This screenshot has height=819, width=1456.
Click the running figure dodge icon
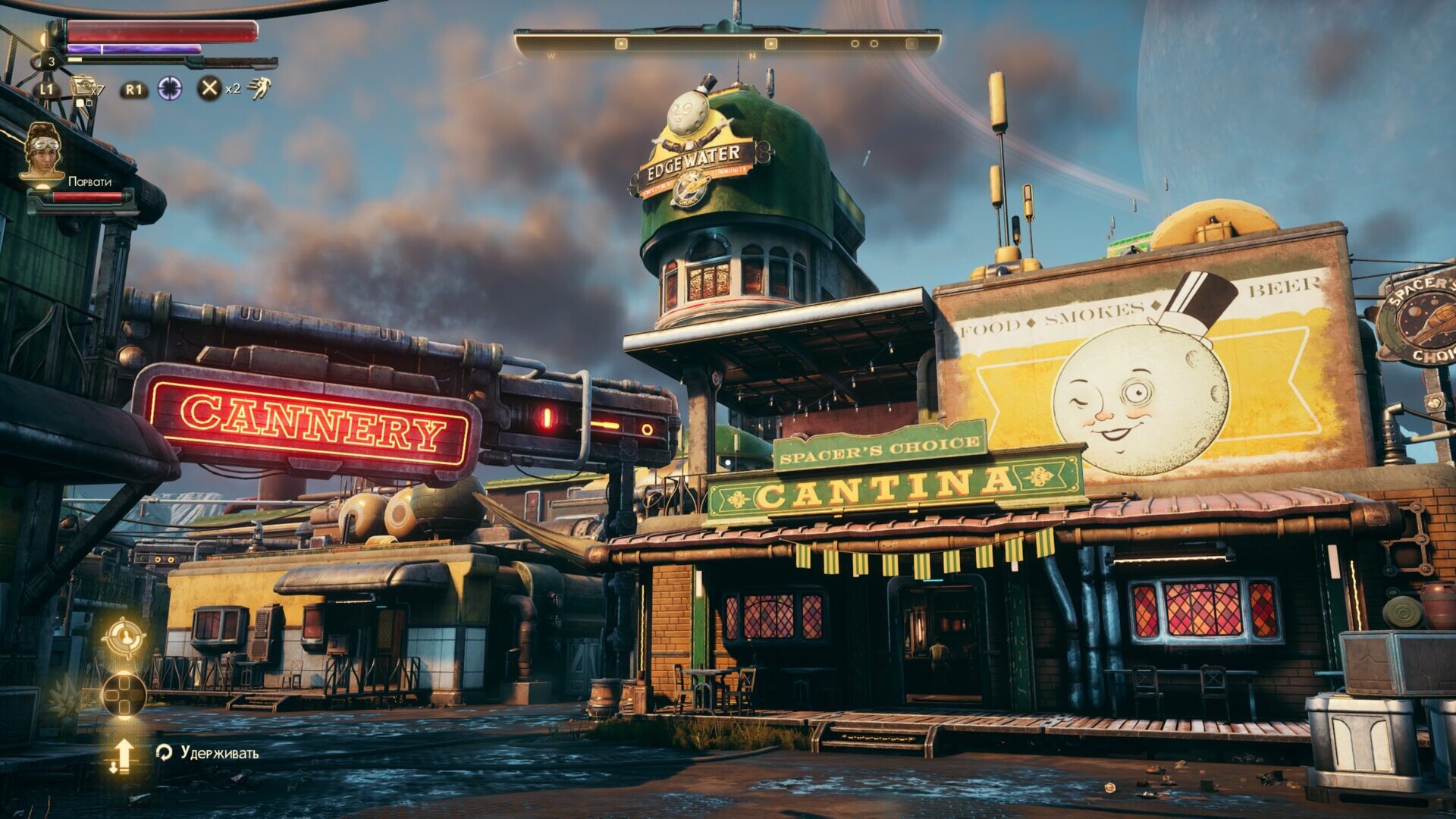tap(259, 89)
